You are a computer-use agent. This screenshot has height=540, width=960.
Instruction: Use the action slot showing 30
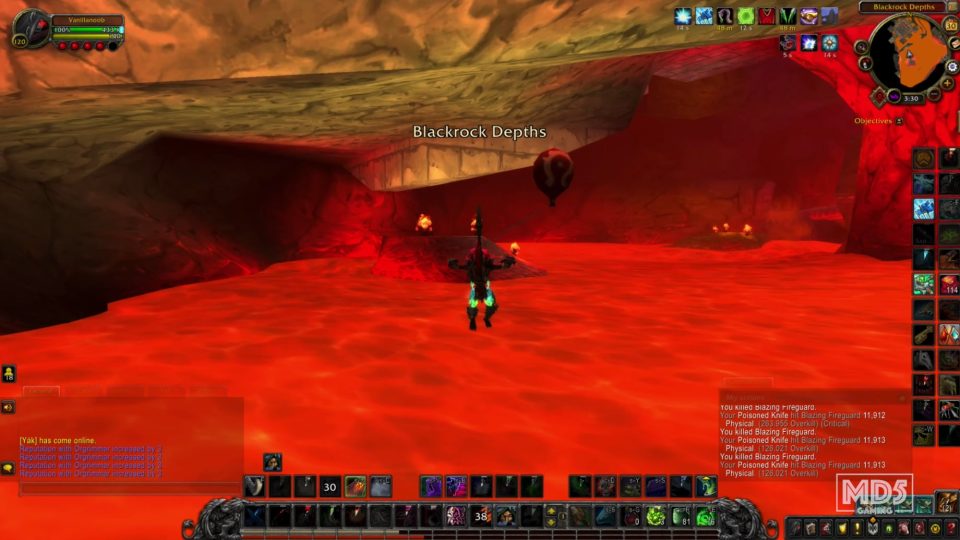pos(329,487)
